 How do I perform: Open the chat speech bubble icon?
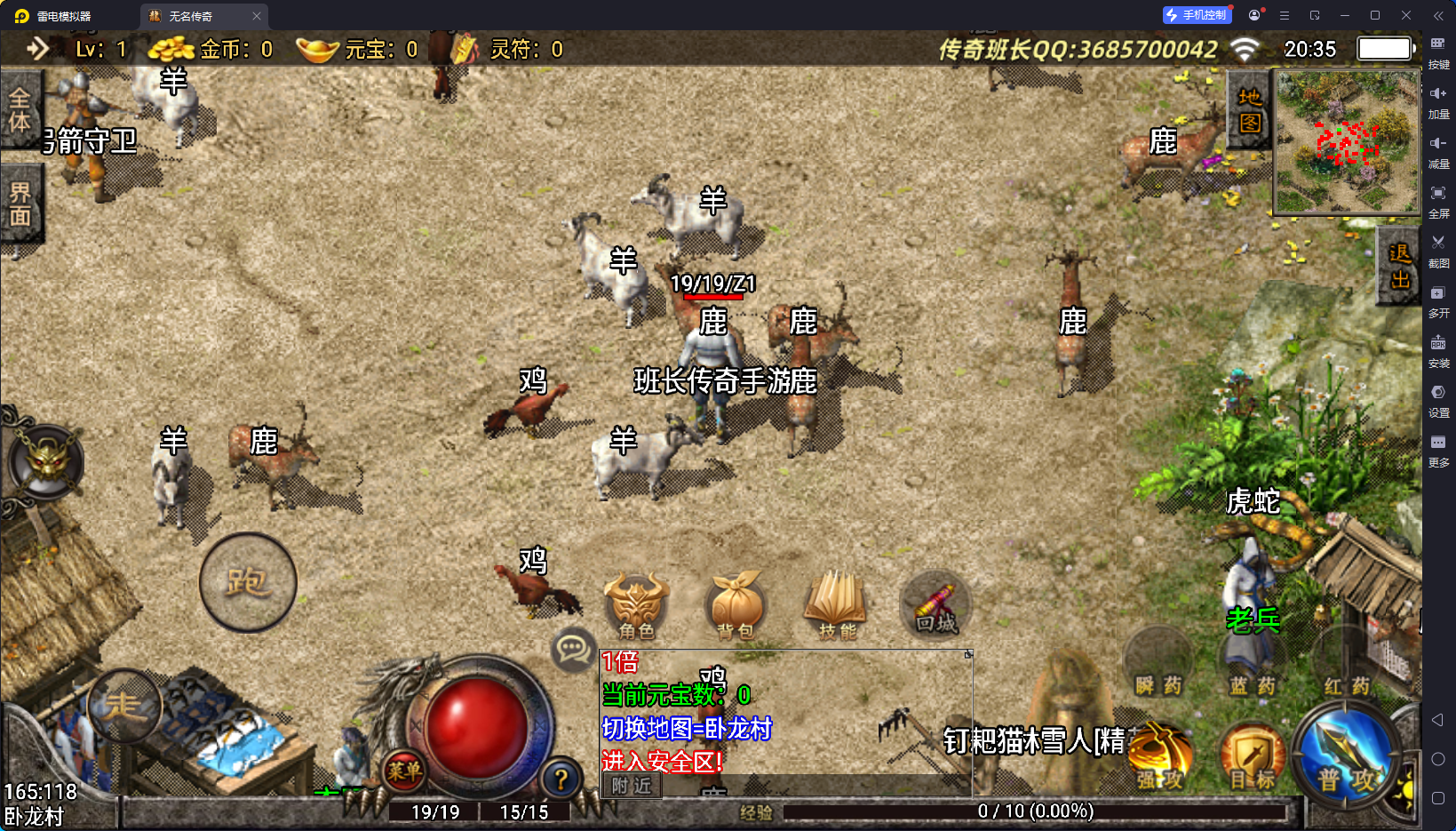573,650
